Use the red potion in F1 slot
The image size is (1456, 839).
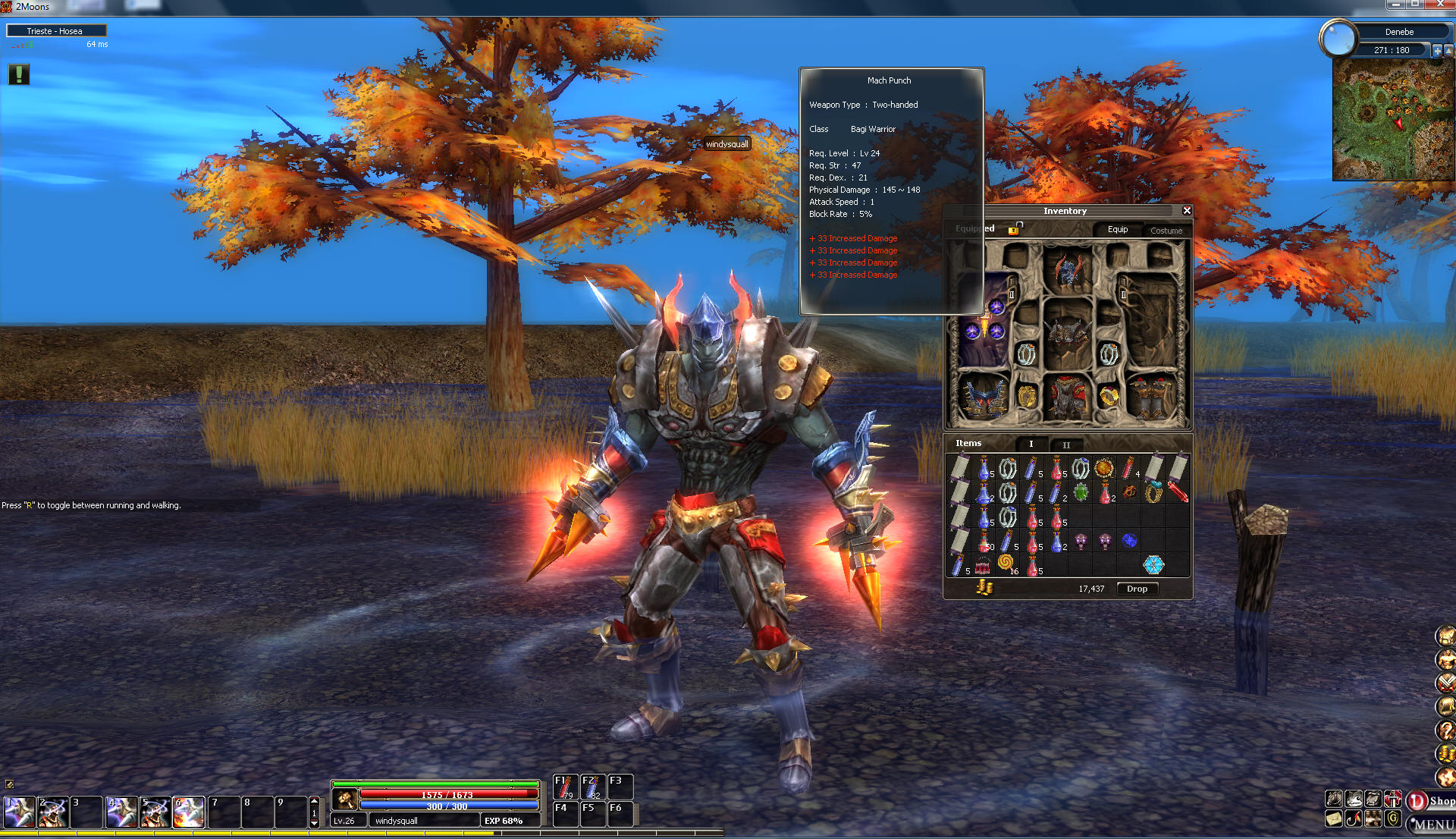click(x=565, y=787)
